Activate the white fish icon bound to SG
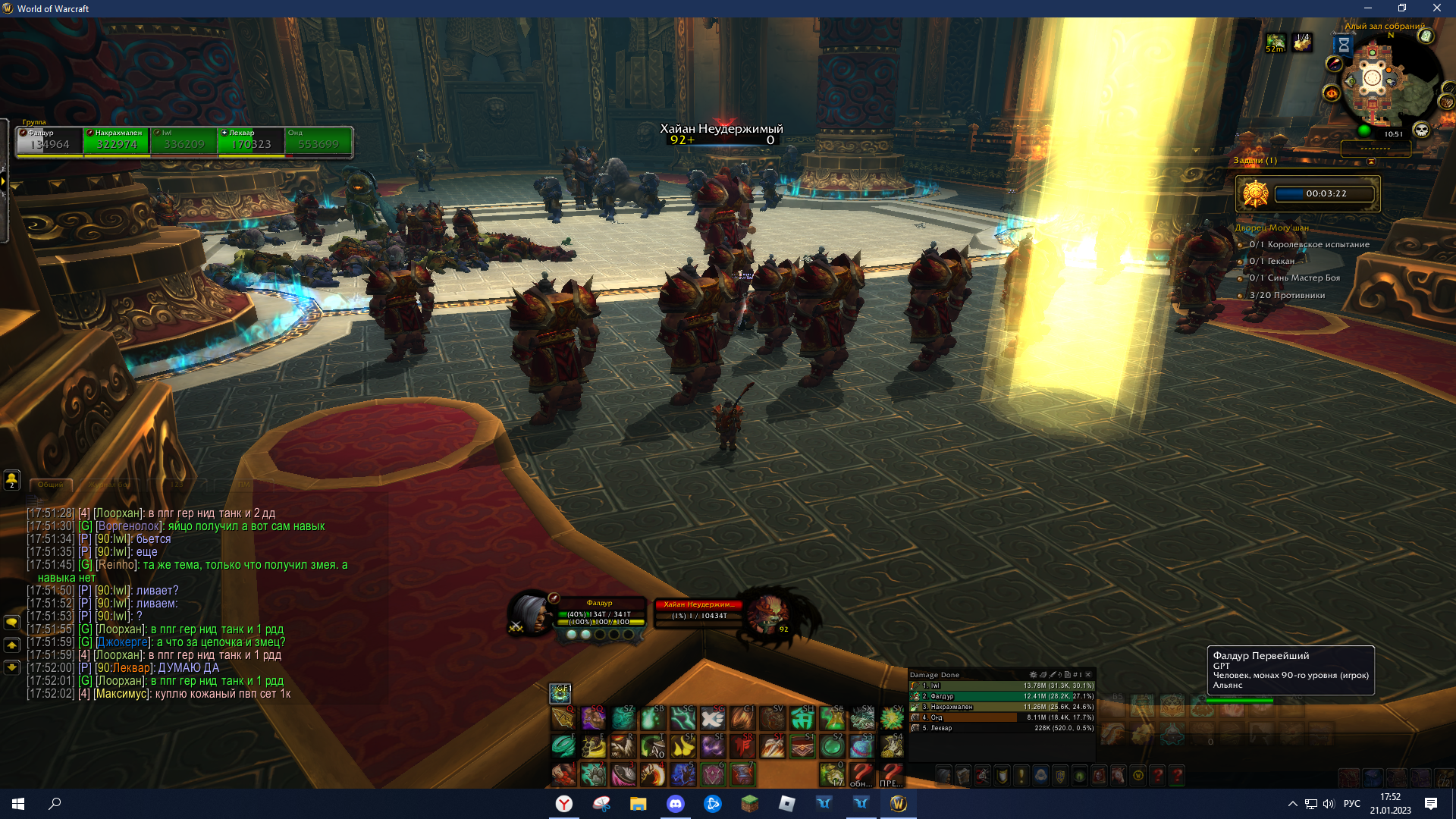The image size is (1456, 819). click(x=712, y=717)
